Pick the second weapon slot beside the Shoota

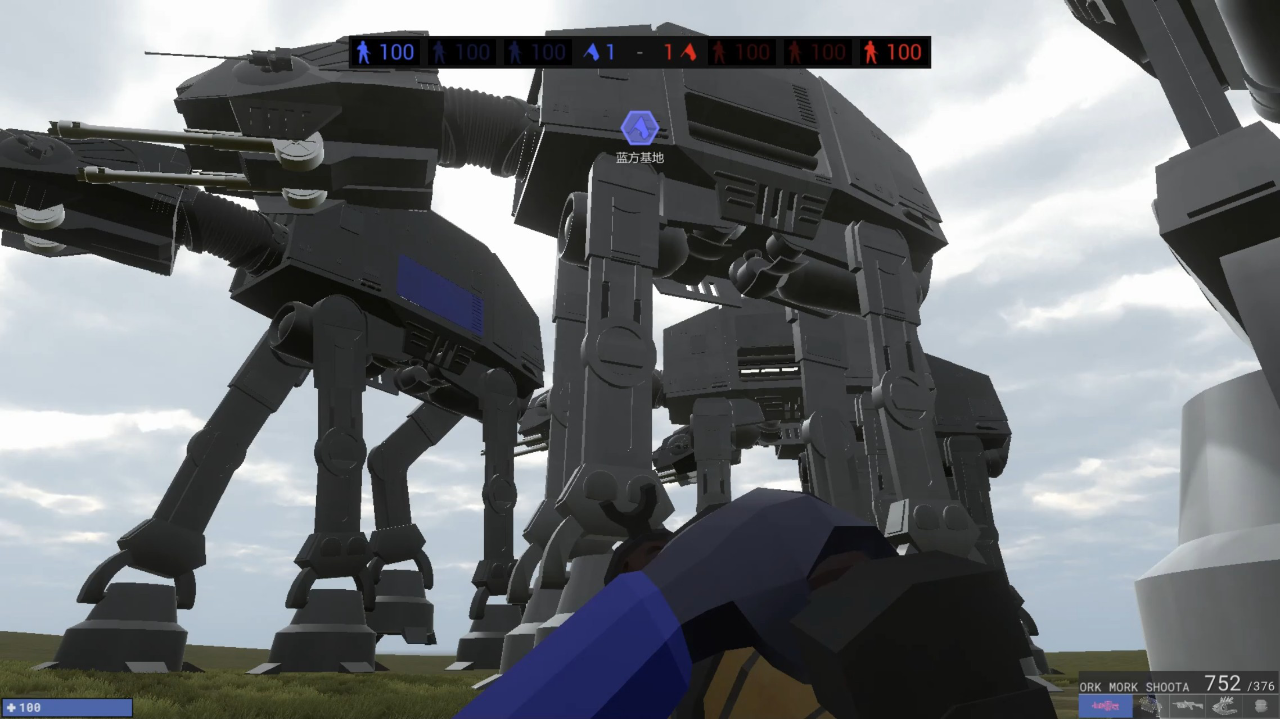pos(1149,706)
